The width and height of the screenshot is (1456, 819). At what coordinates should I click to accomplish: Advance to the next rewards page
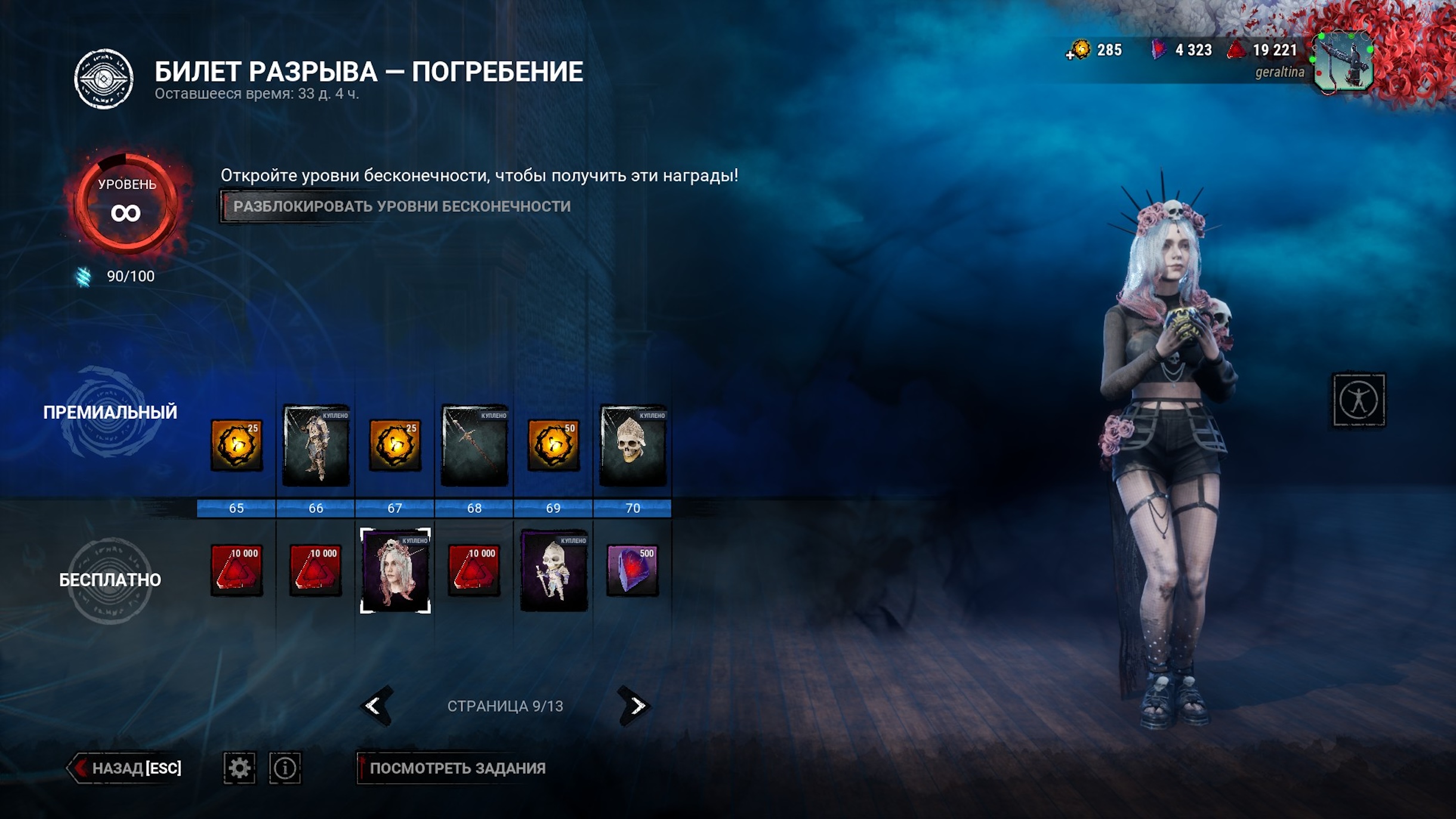pos(635,706)
